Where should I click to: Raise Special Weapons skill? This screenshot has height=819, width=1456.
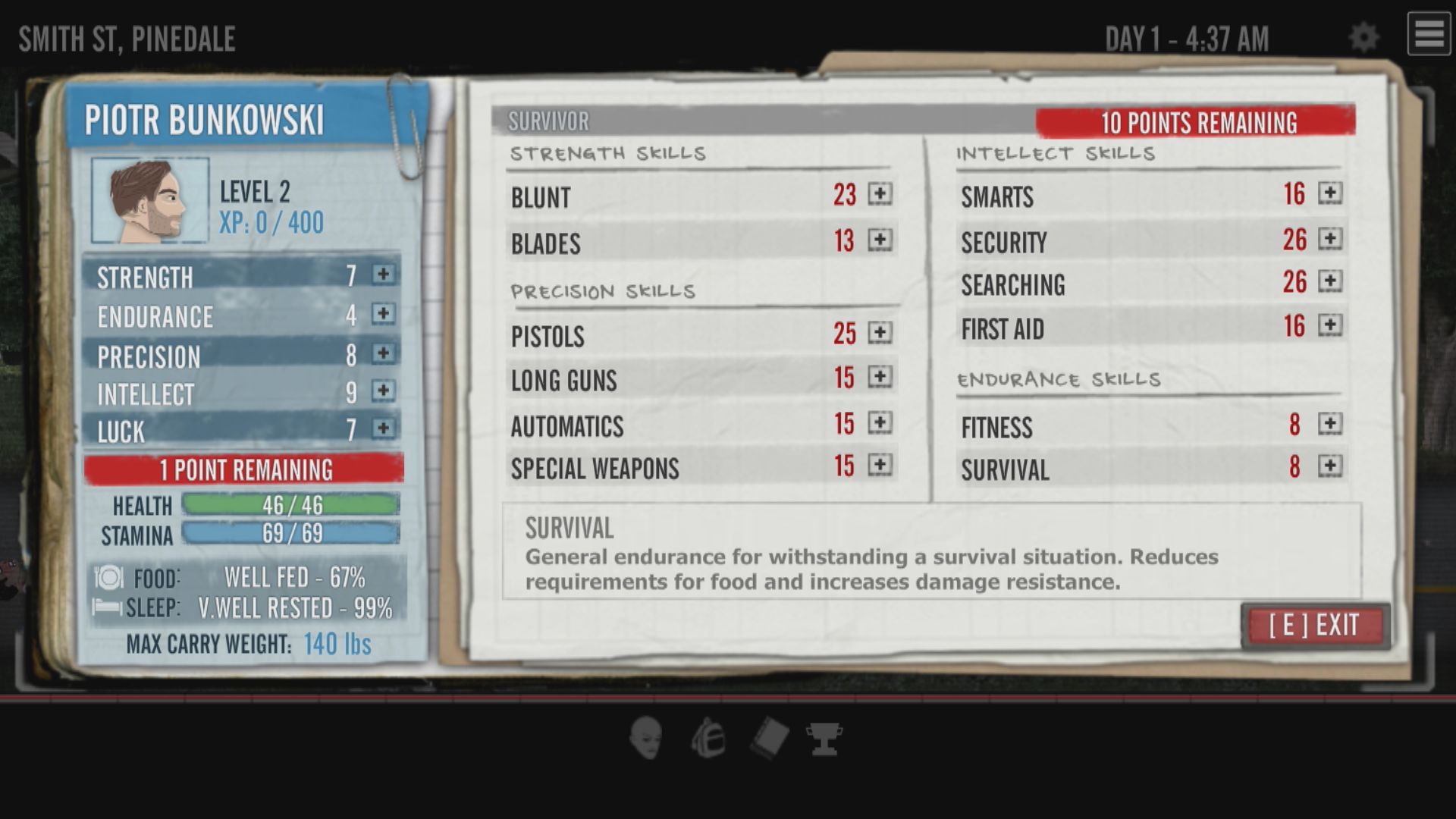coord(880,465)
